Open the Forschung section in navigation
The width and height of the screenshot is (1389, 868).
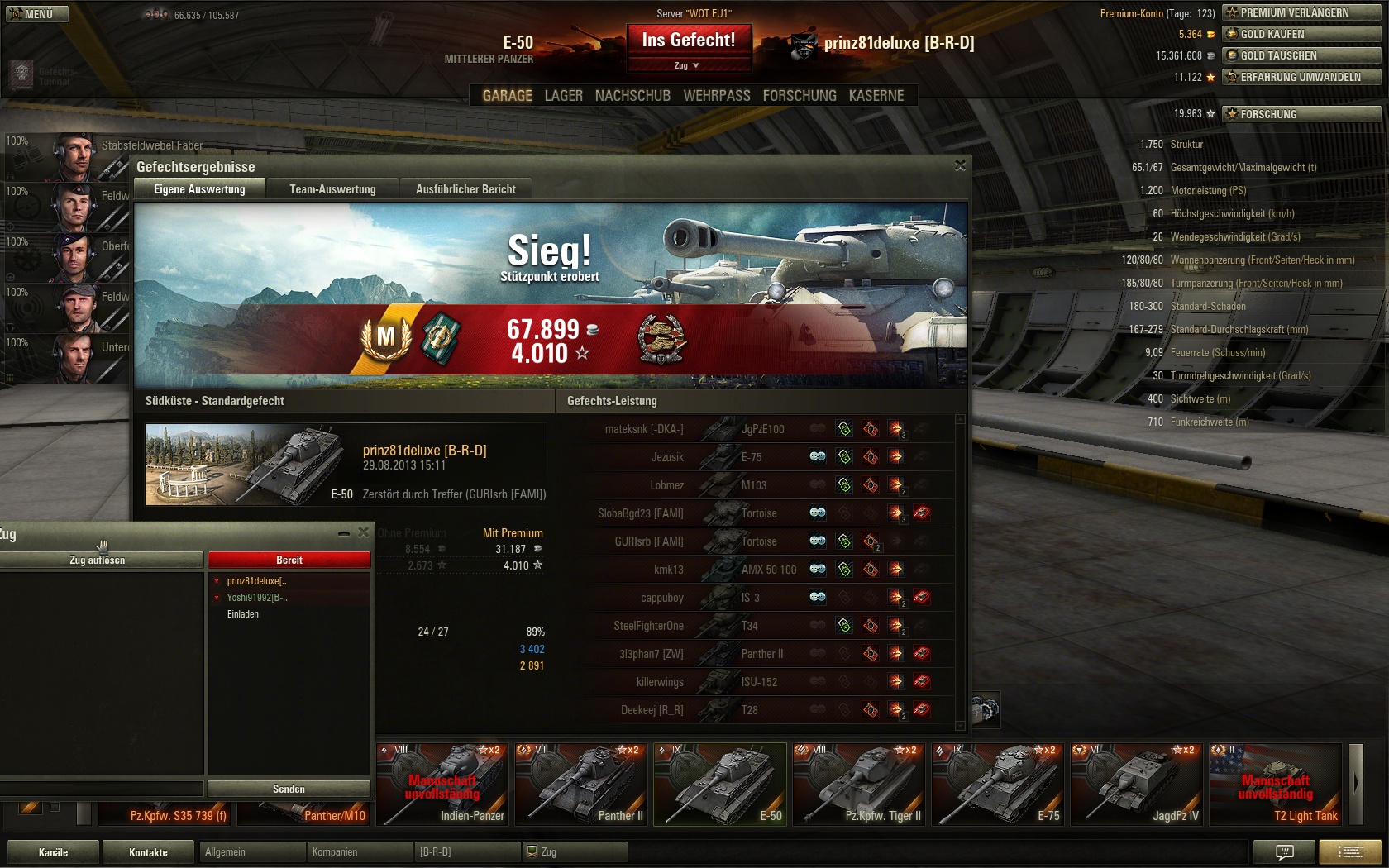799,96
